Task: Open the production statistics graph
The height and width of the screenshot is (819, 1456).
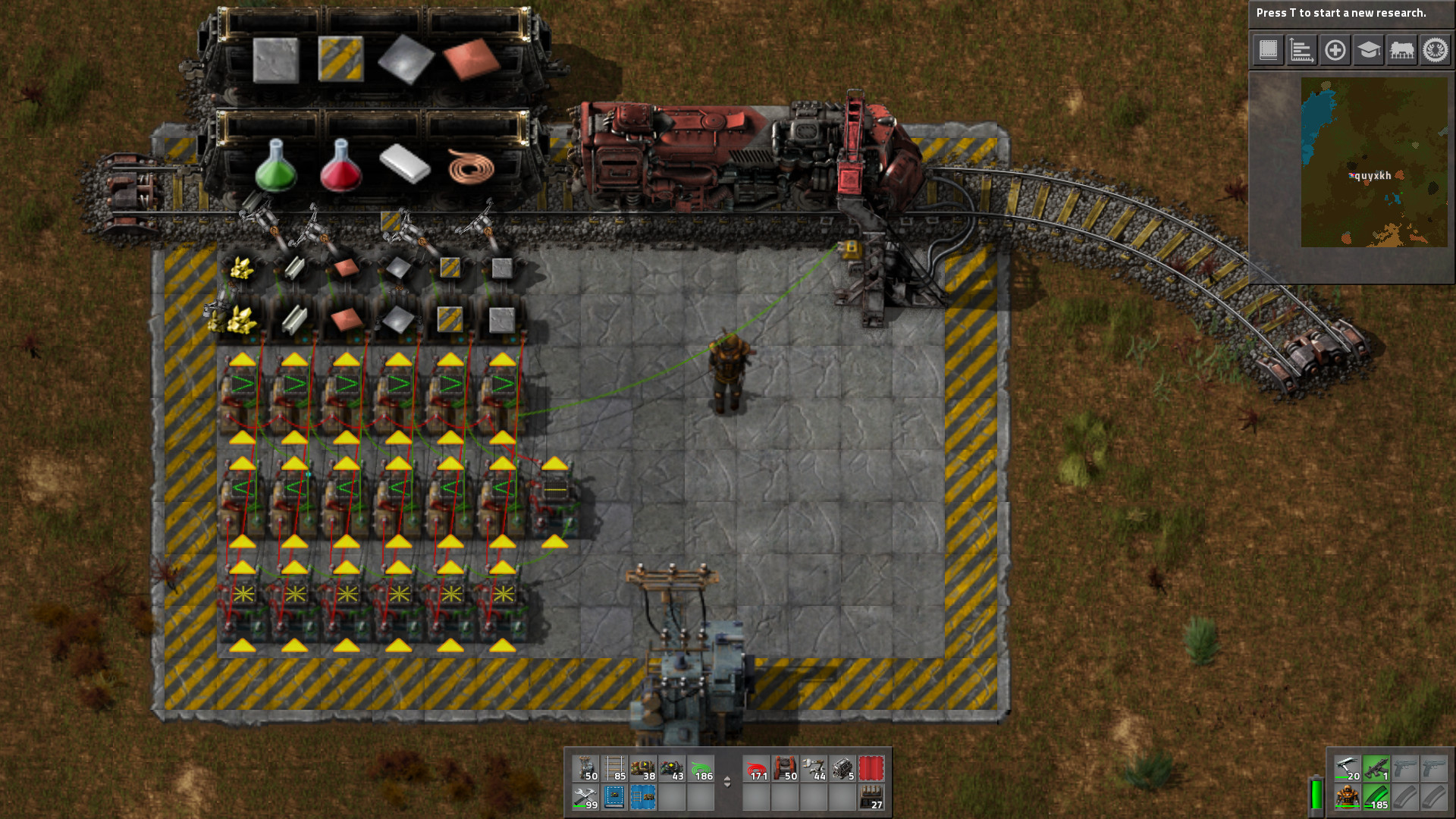Action: coord(1301,50)
